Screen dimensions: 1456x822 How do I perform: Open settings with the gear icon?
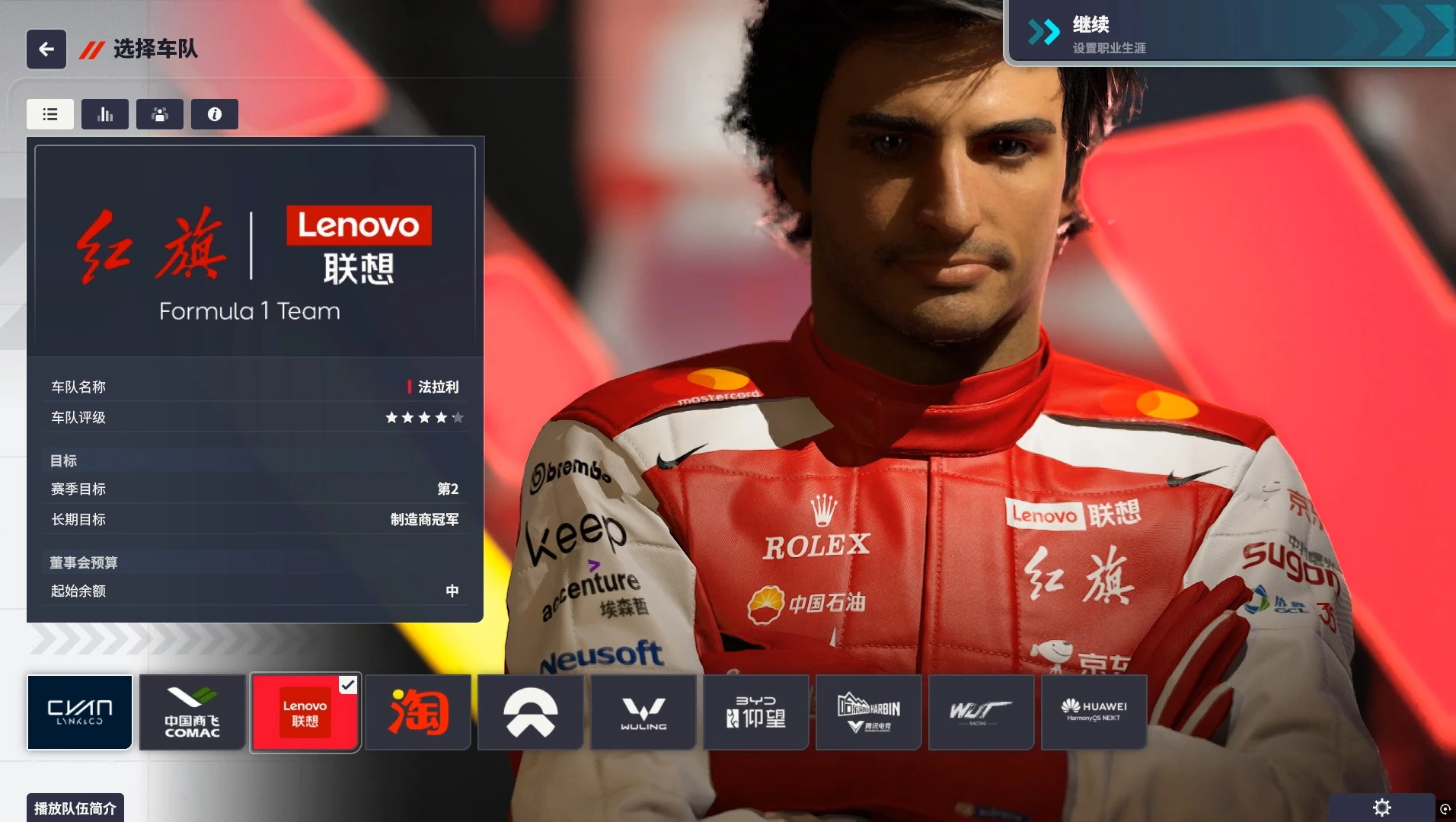1381,808
